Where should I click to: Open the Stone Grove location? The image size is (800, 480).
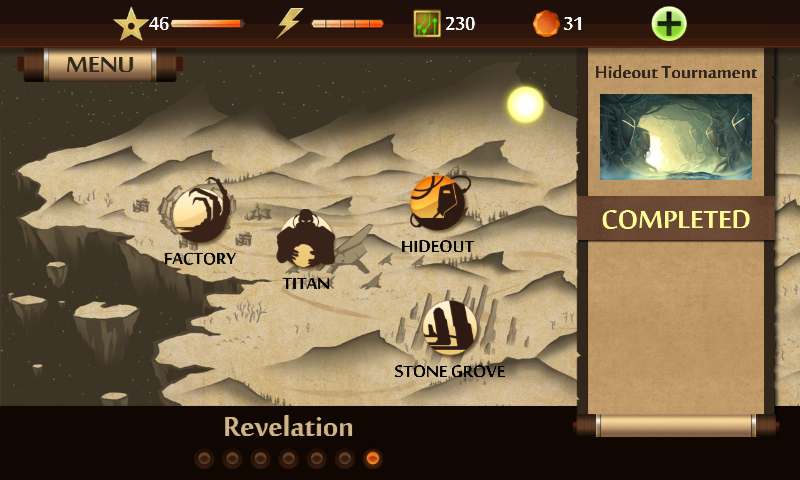coord(449,328)
